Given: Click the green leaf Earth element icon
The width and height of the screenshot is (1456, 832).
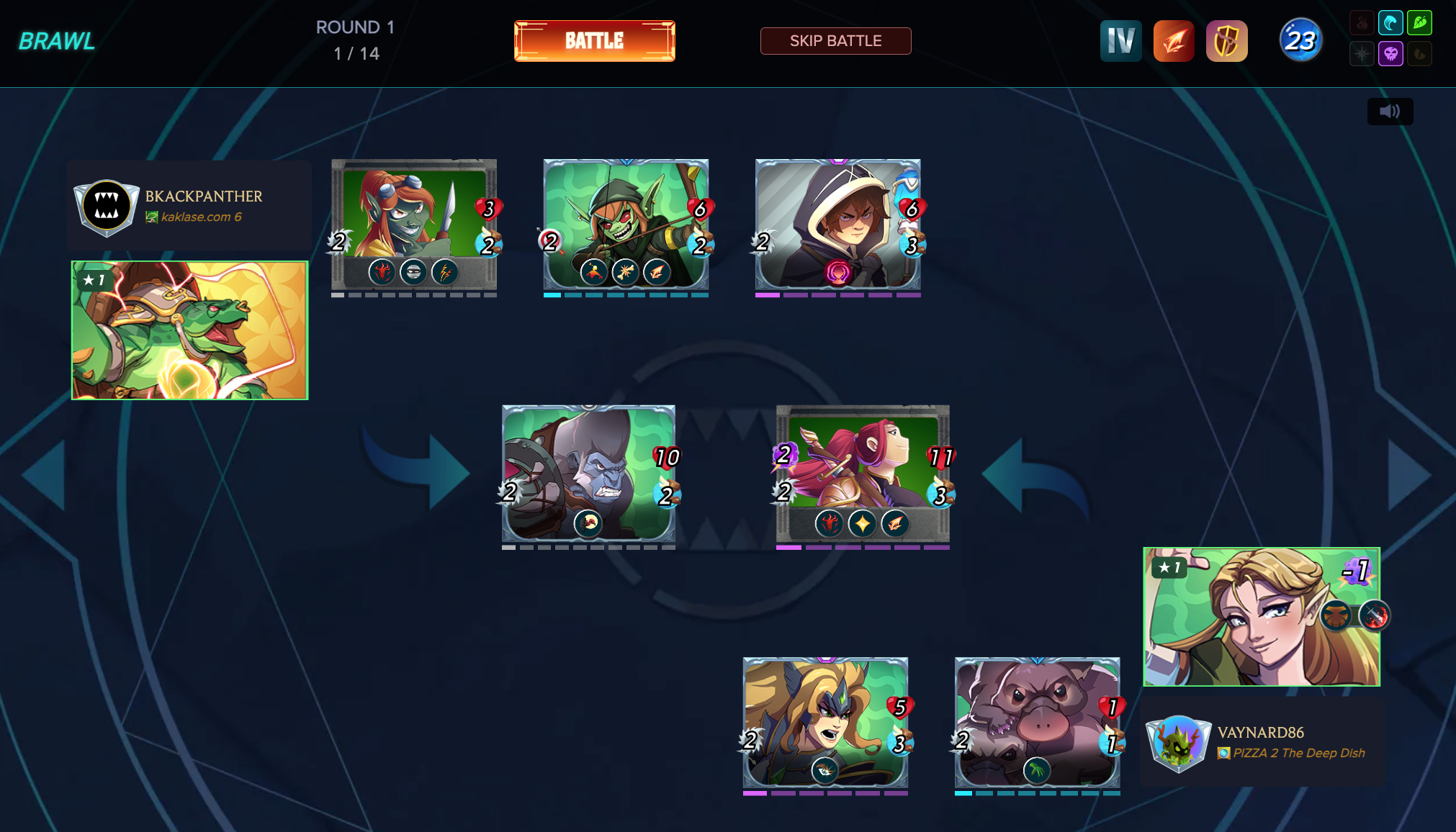Looking at the screenshot, I should [x=1419, y=23].
